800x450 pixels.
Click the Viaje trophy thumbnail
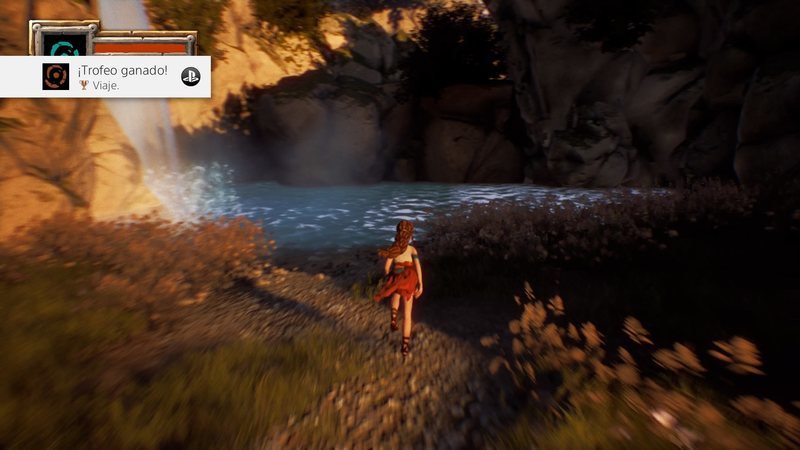[56, 77]
